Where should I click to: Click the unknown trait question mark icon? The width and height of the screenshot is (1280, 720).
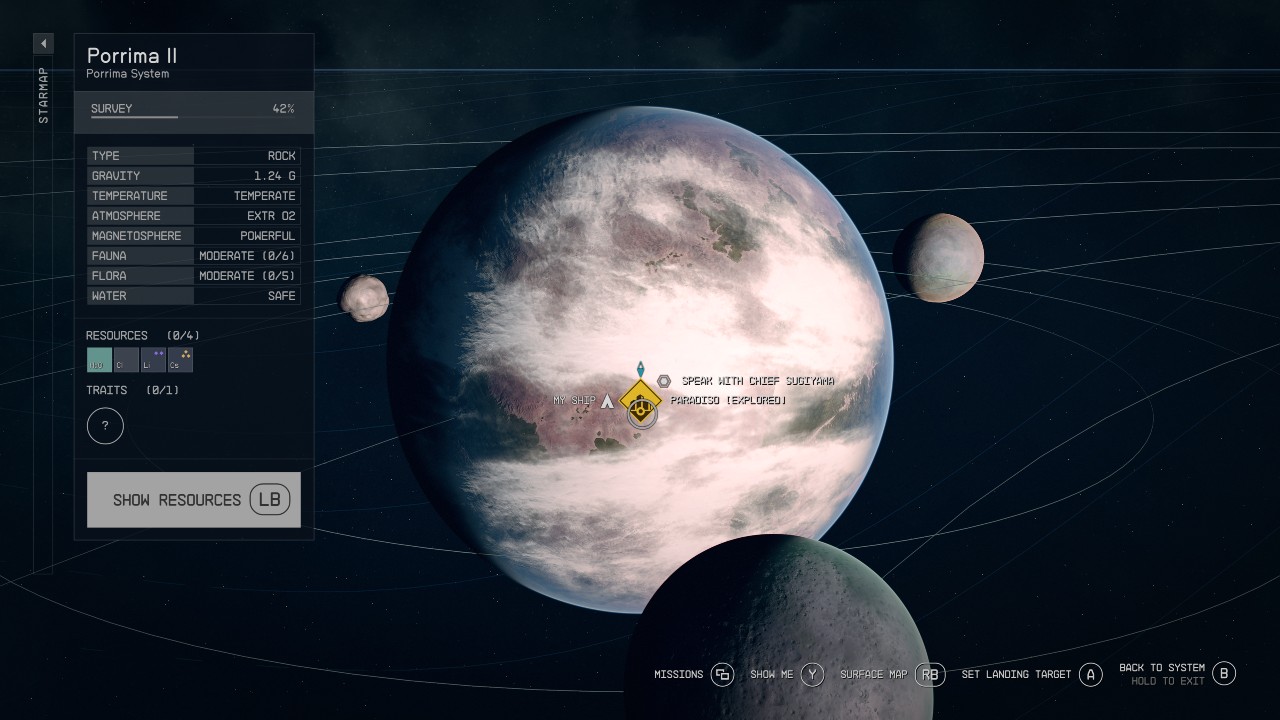click(105, 425)
